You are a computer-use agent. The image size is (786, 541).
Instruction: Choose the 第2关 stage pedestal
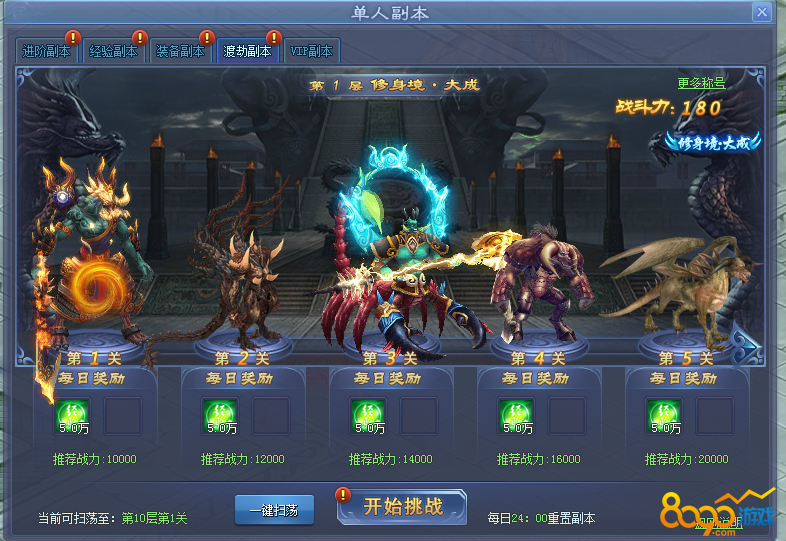tap(242, 357)
